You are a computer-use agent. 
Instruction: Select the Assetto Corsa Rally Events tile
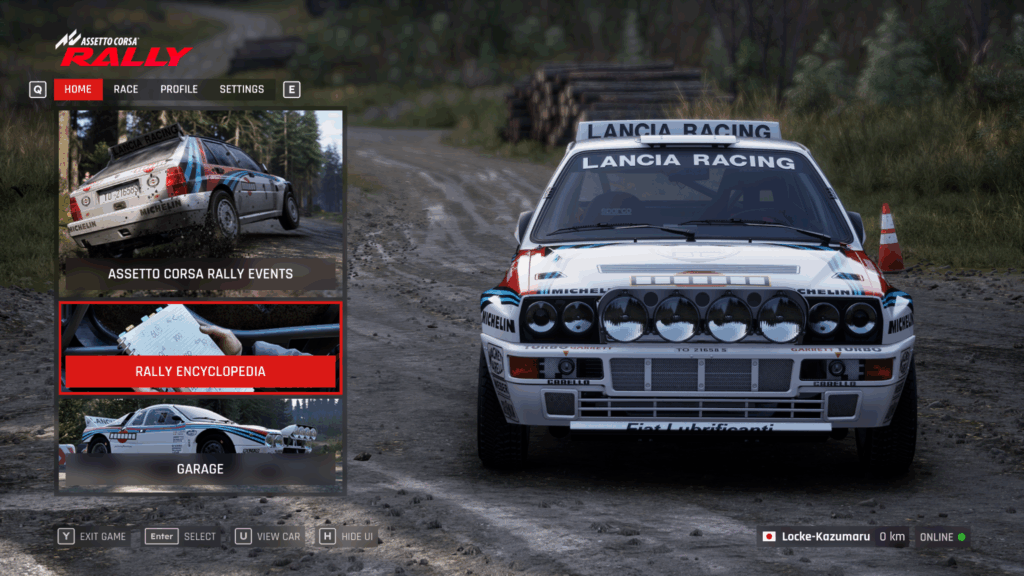pos(200,202)
